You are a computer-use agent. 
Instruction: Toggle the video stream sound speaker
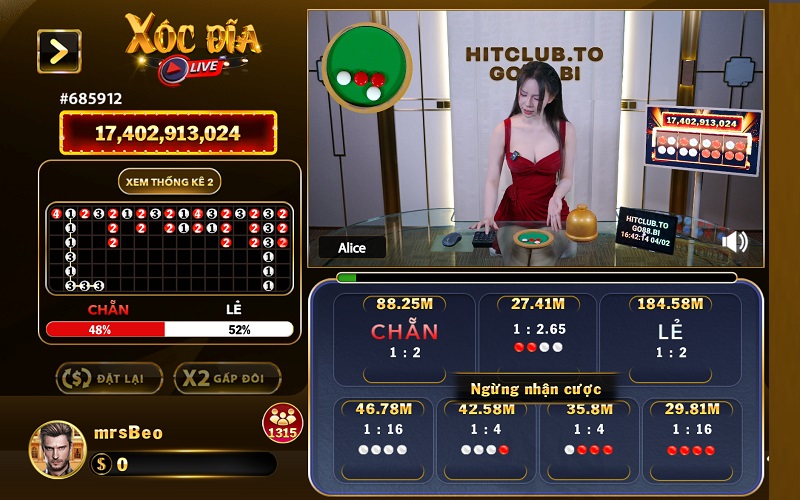click(735, 242)
